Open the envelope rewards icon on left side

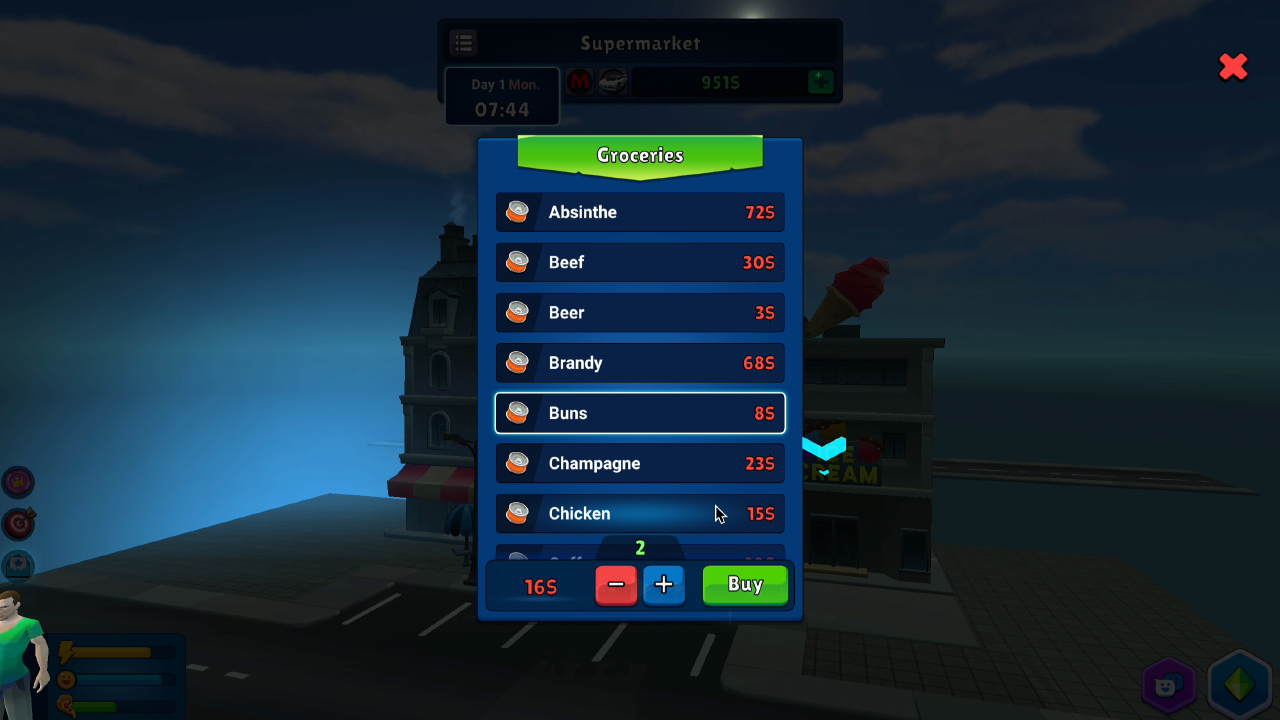pyautogui.click(x=18, y=565)
